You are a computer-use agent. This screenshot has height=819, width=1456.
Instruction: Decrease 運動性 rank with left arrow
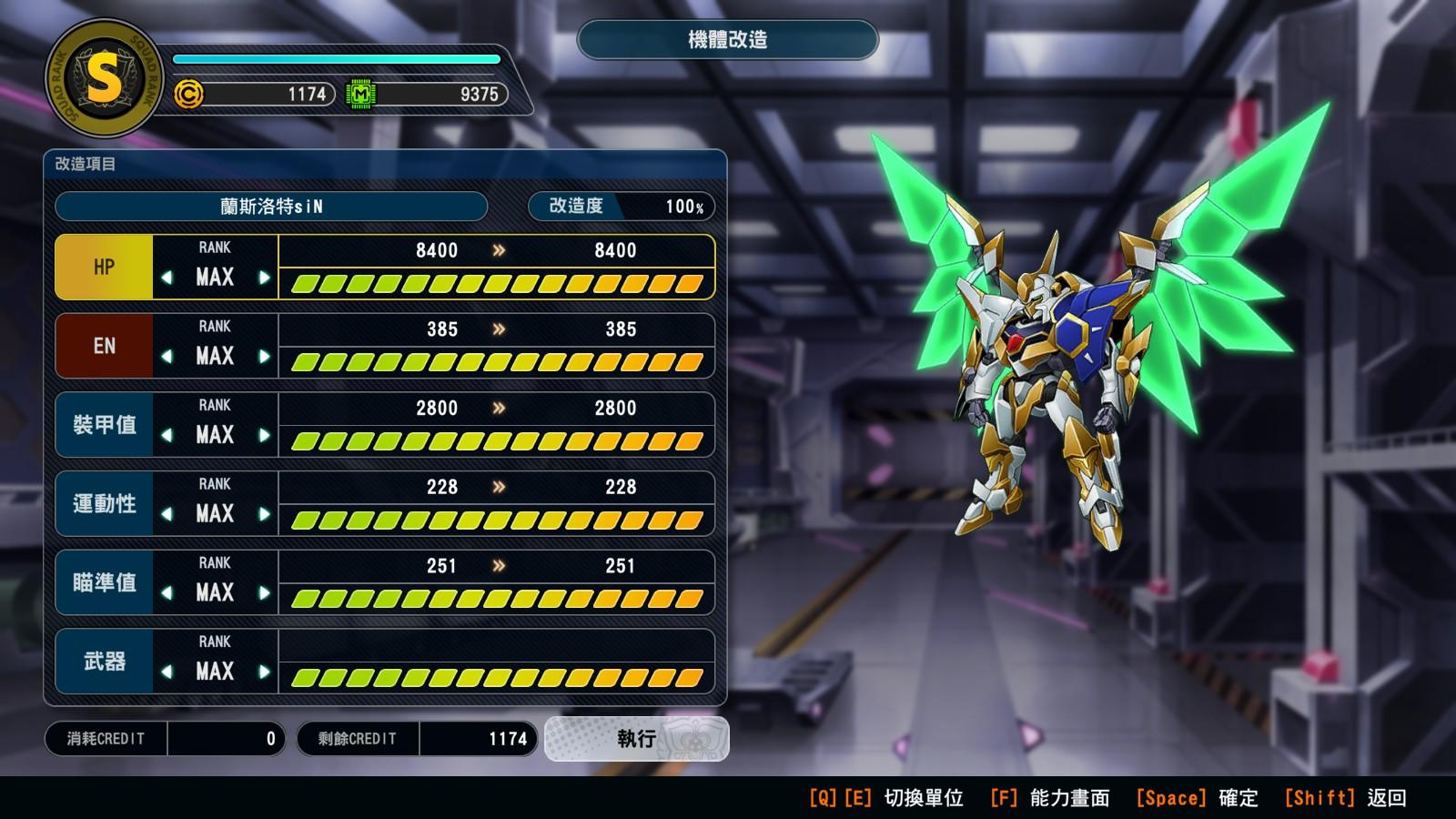(167, 514)
